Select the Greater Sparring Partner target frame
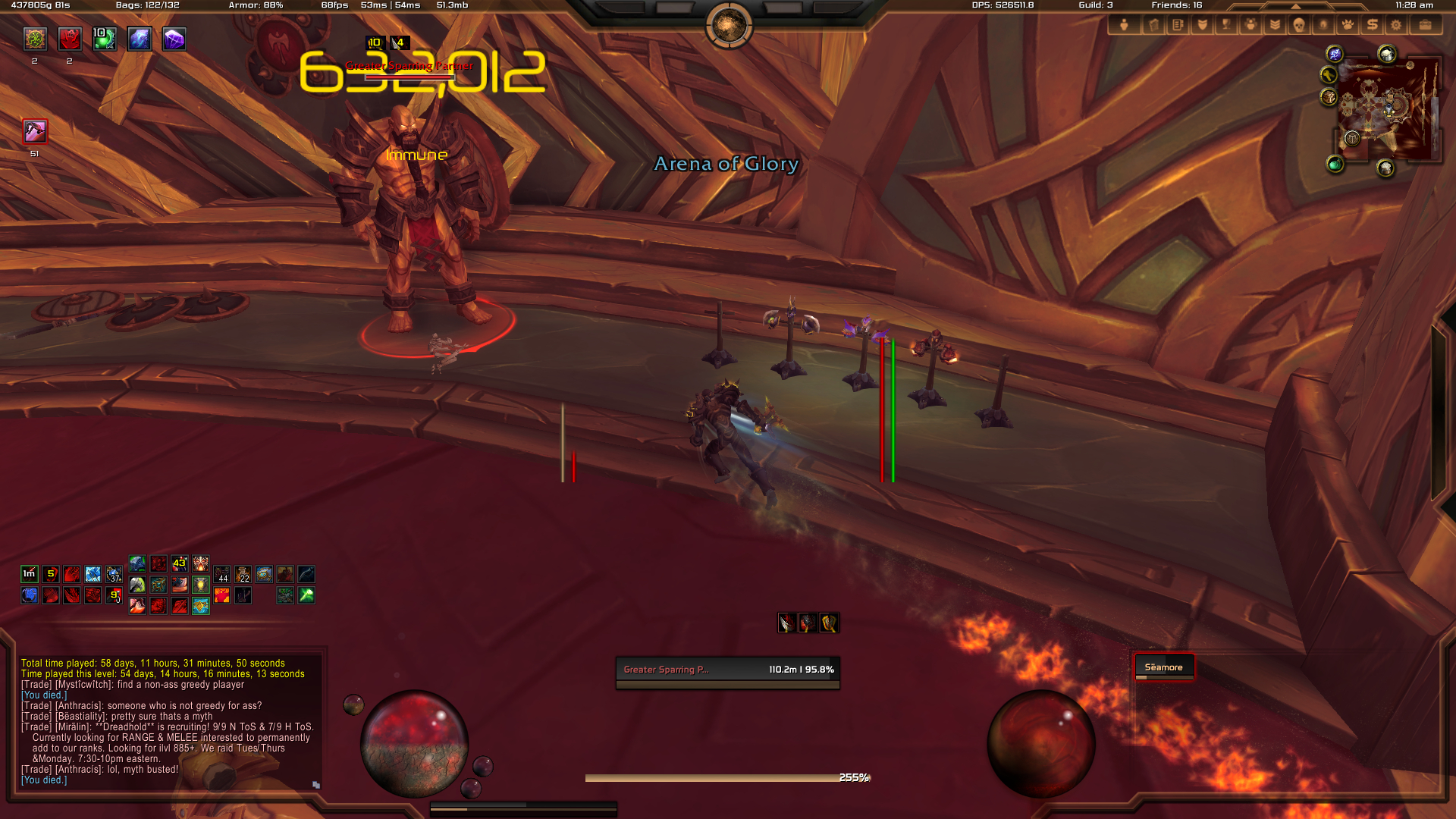 (727, 670)
